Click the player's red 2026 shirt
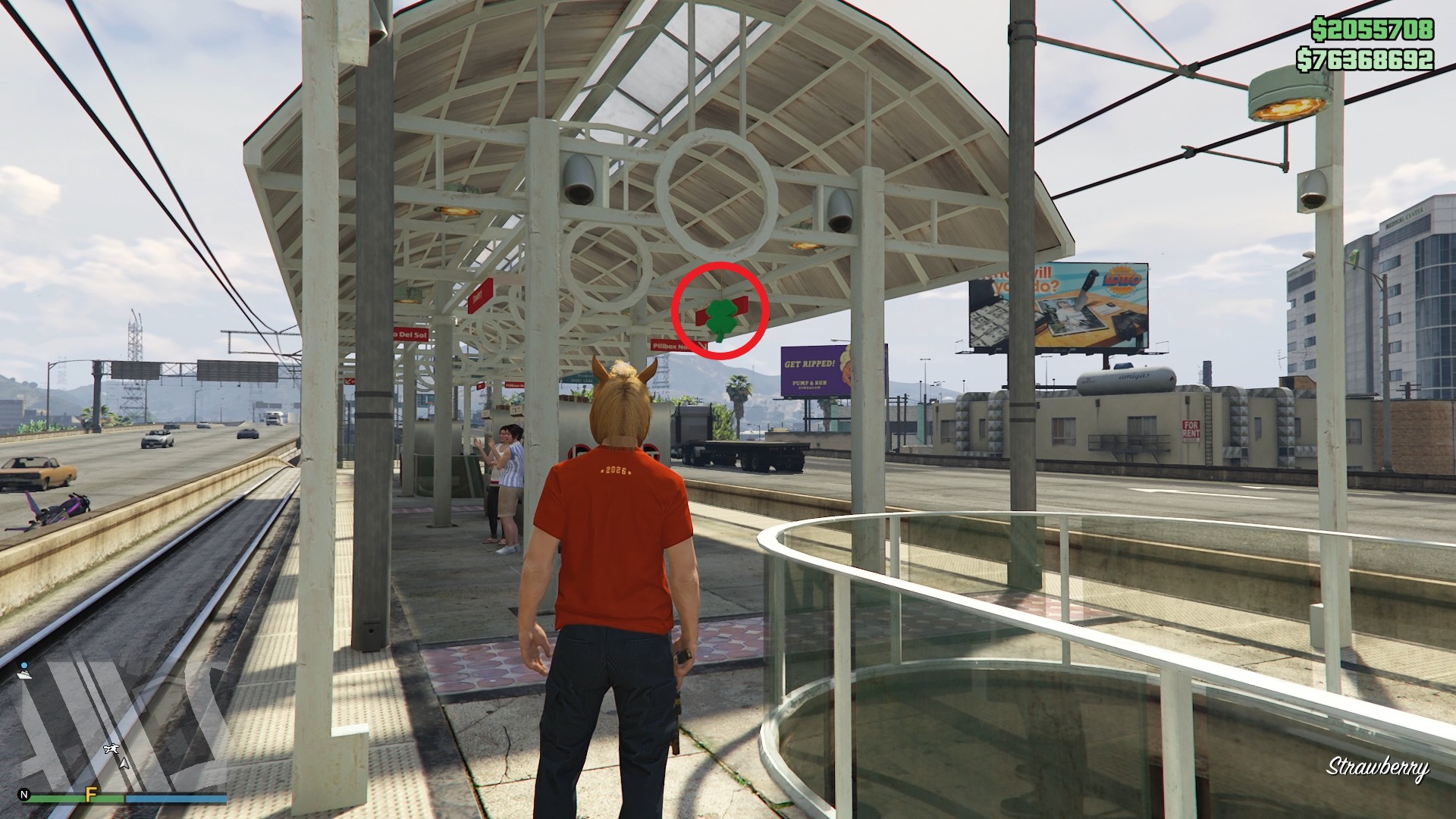Image resolution: width=1456 pixels, height=819 pixels. point(613,516)
